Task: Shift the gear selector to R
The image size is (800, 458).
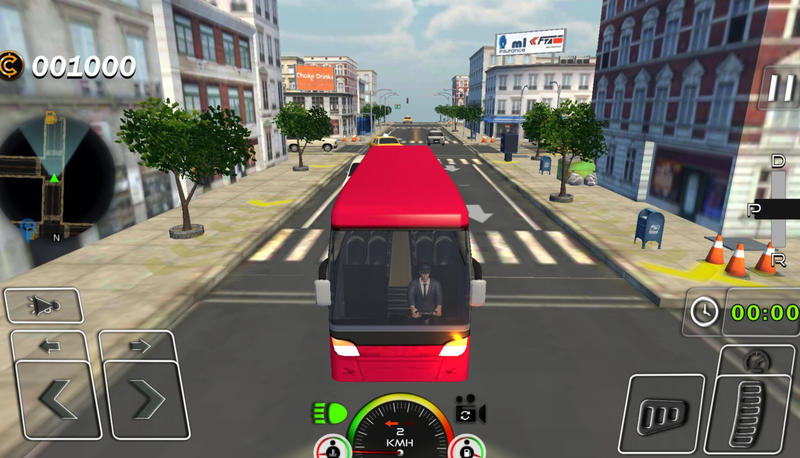Action: tap(778, 259)
